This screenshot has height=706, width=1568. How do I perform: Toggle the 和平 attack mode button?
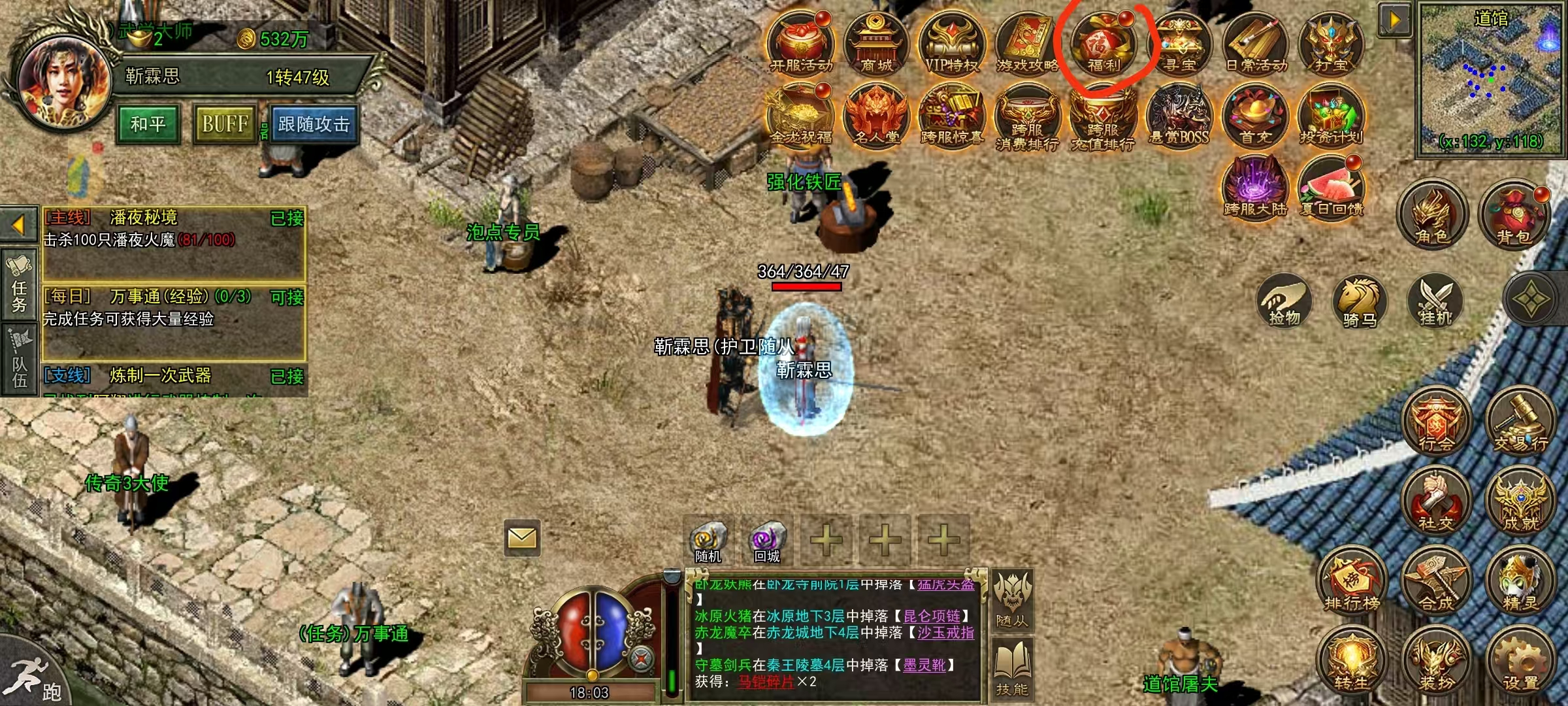148,124
